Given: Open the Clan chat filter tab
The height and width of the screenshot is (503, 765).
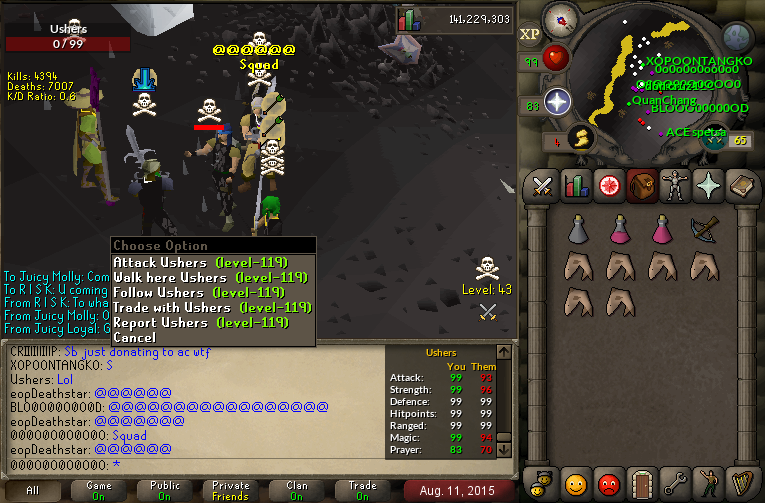Looking at the screenshot, I should [x=296, y=491].
